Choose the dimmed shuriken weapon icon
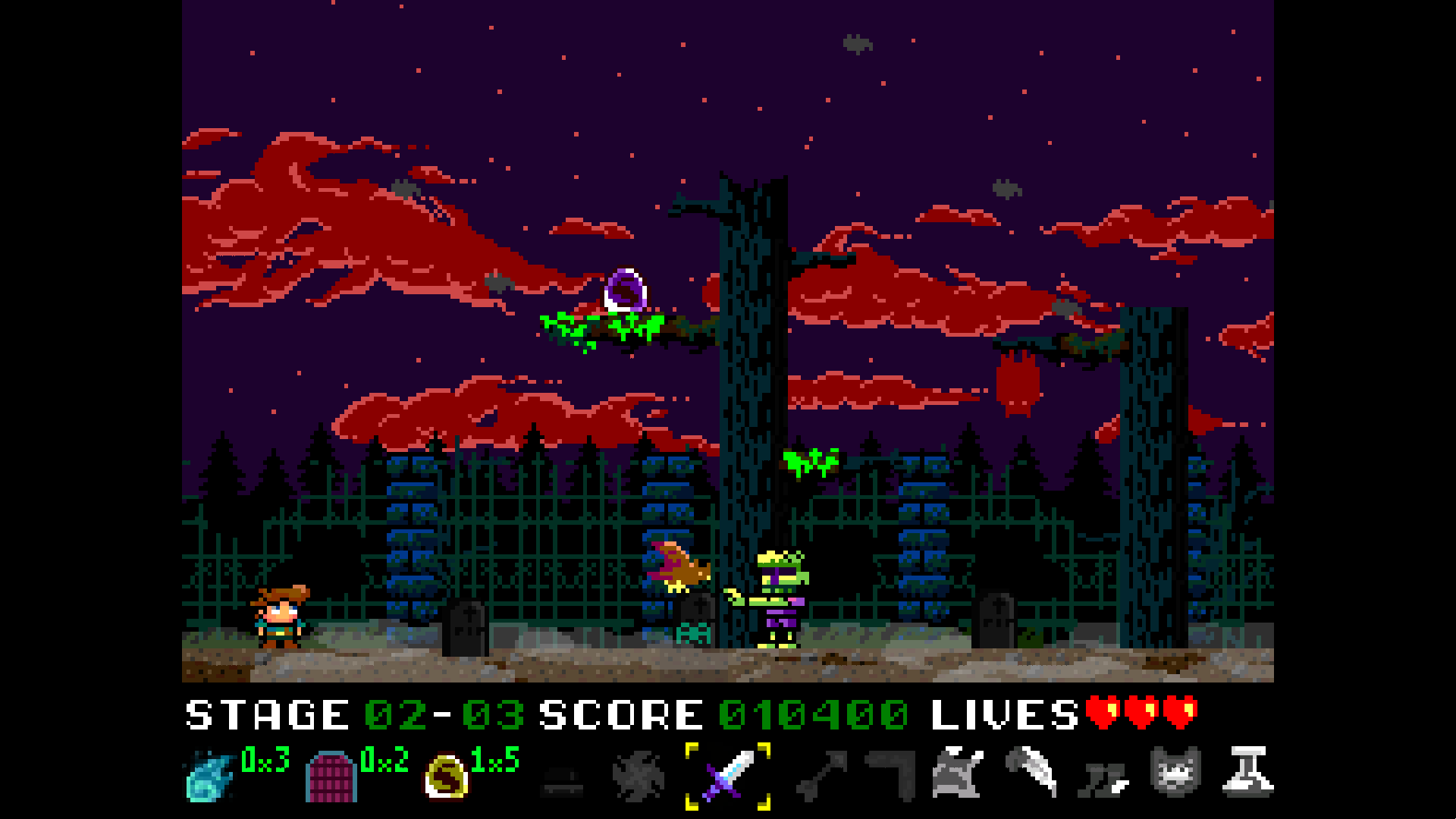 pyautogui.click(x=639, y=777)
